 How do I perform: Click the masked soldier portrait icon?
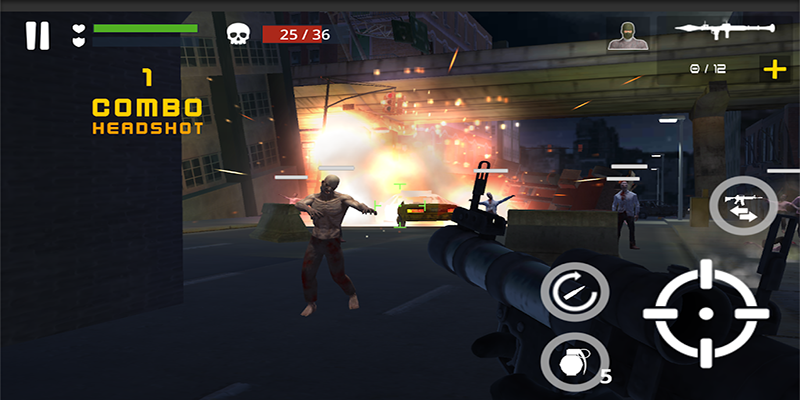click(625, 35)
